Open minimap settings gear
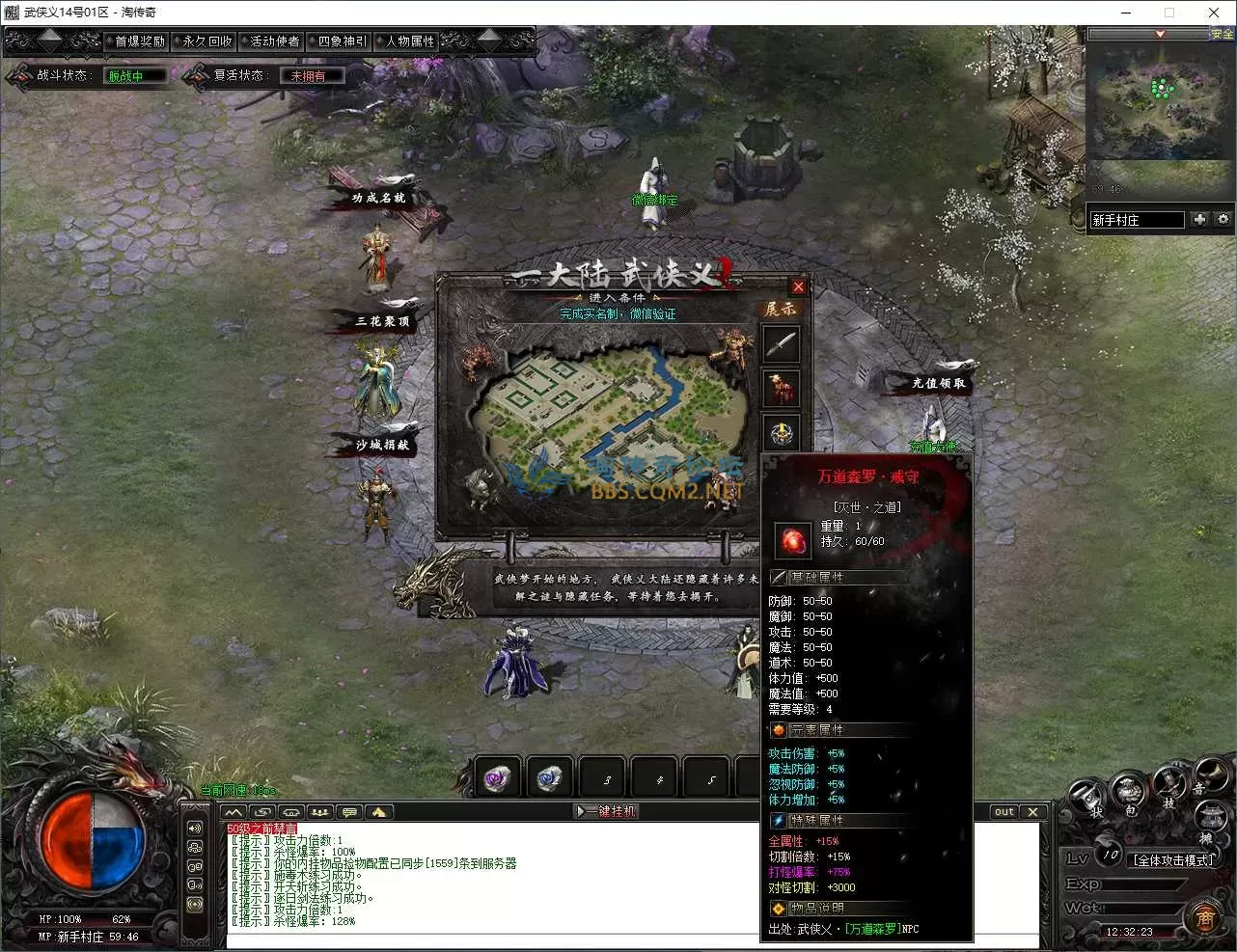 1223,219
